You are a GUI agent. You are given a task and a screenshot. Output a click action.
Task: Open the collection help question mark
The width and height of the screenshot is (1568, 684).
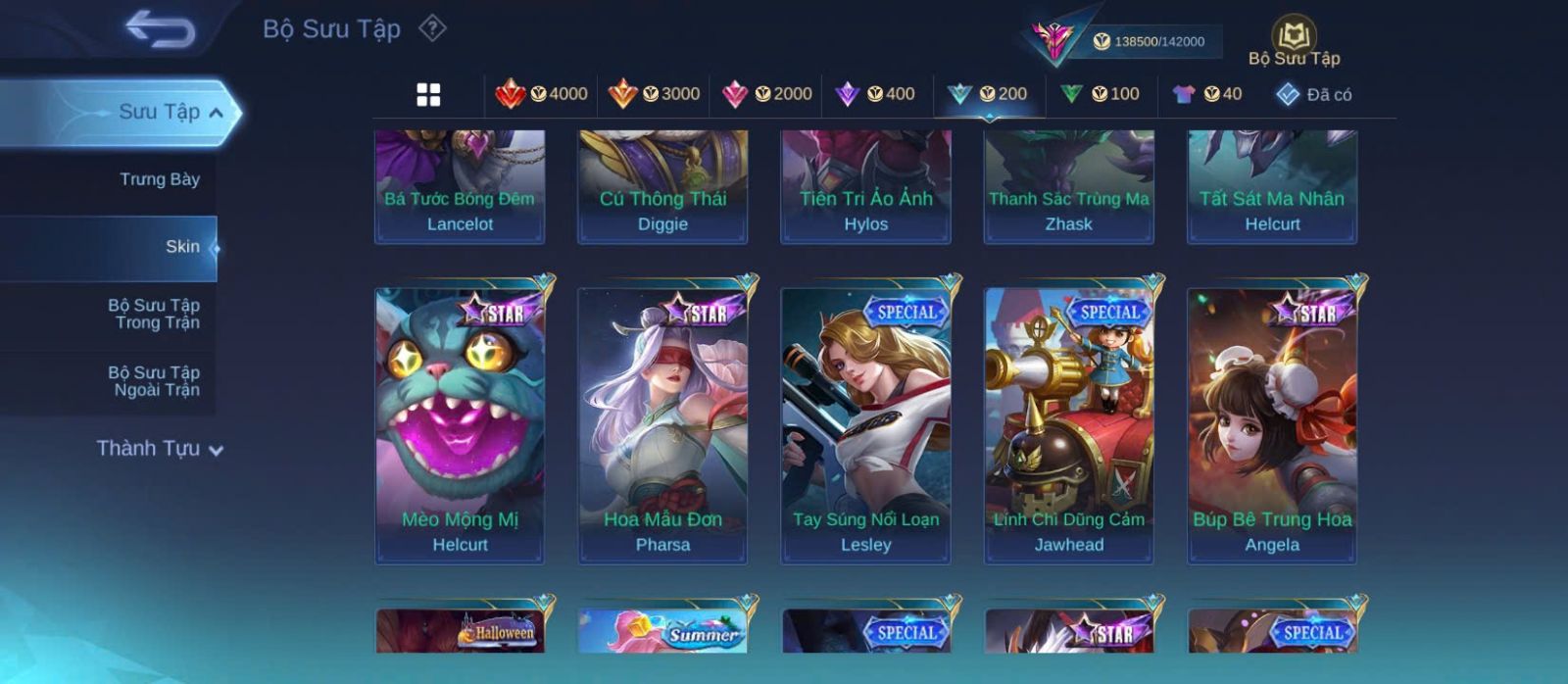click(432, 28)
